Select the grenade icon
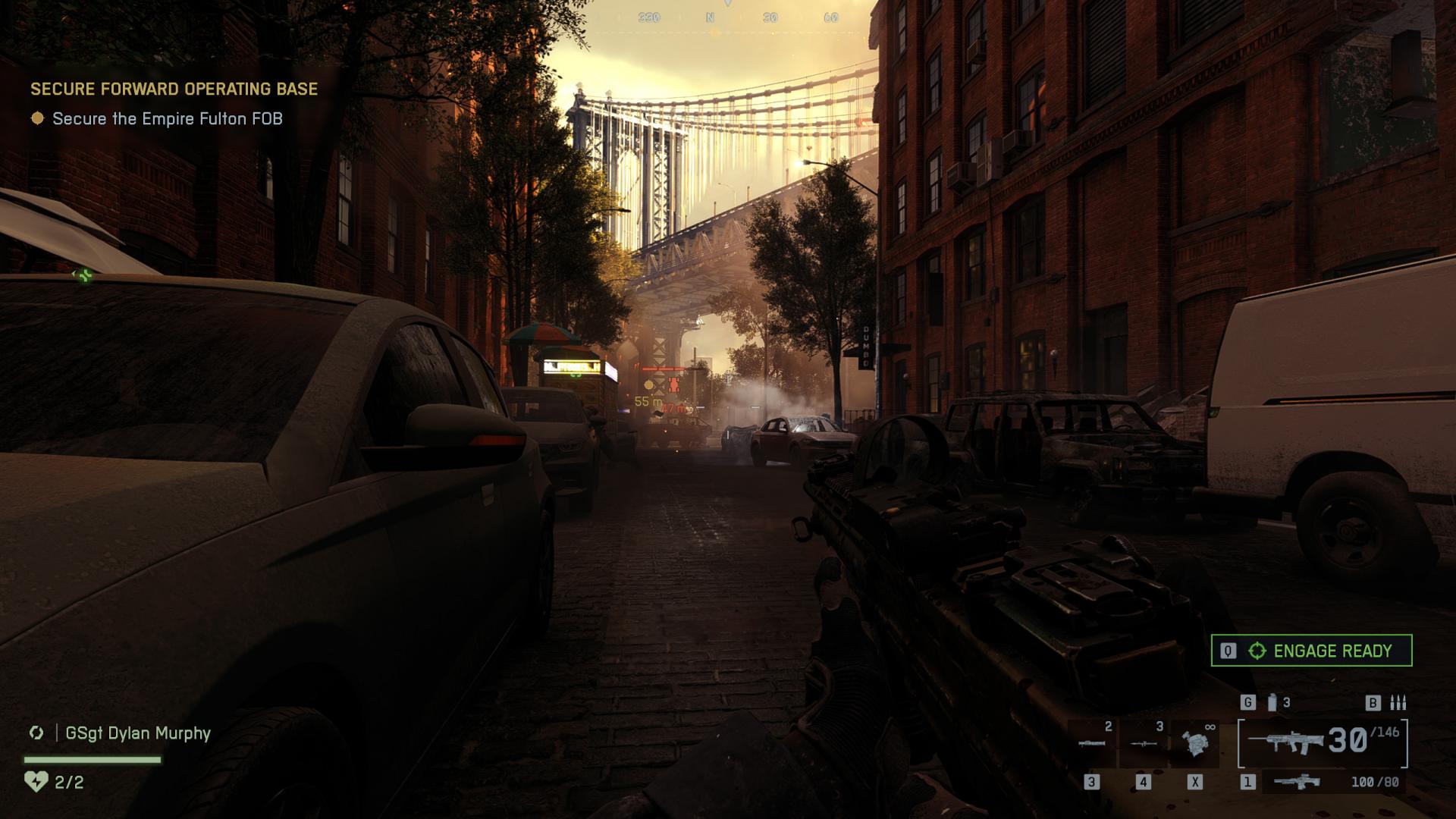Screen dimensions: 1456x819 pyautogui.click(x=1272, y=703)
